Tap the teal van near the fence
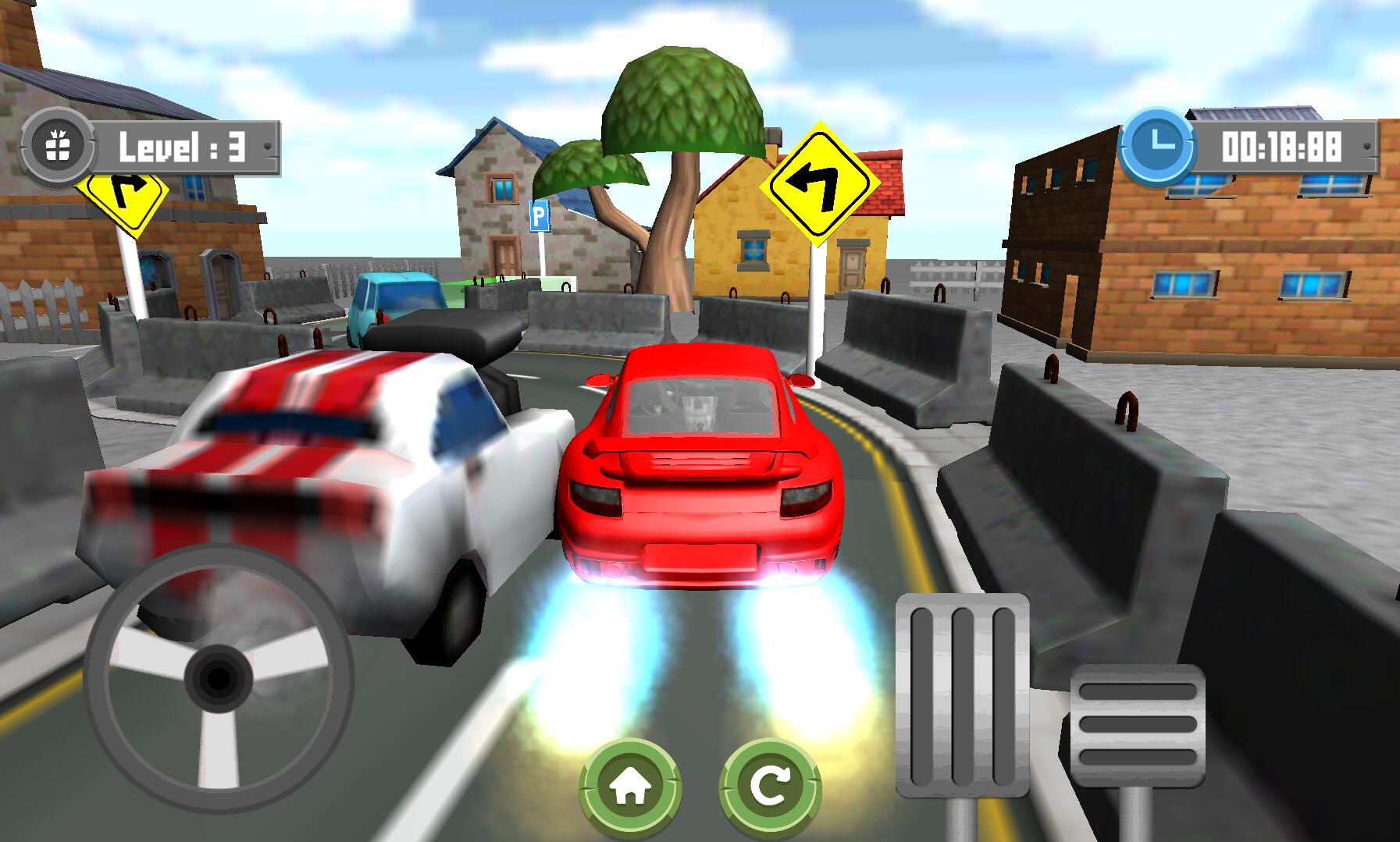 point(394,304)
